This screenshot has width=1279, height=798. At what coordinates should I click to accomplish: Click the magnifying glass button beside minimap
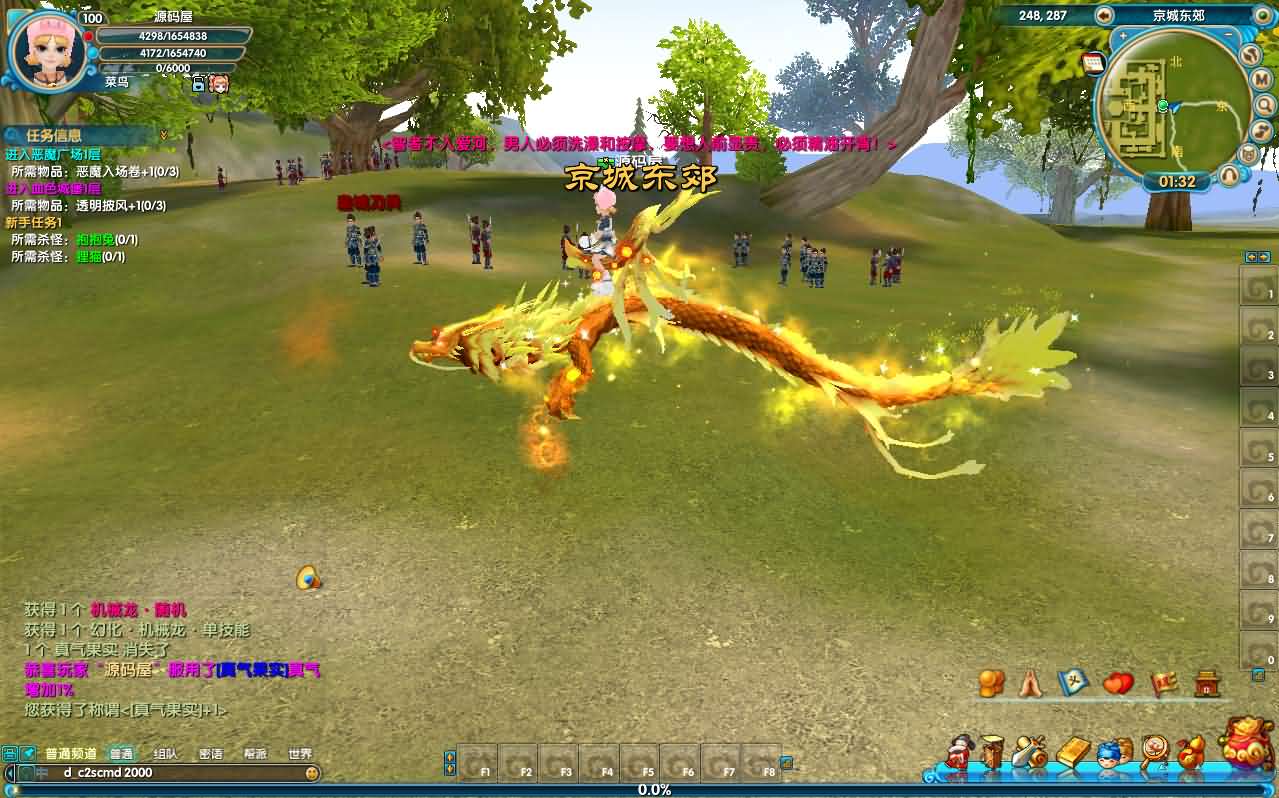1265,105
